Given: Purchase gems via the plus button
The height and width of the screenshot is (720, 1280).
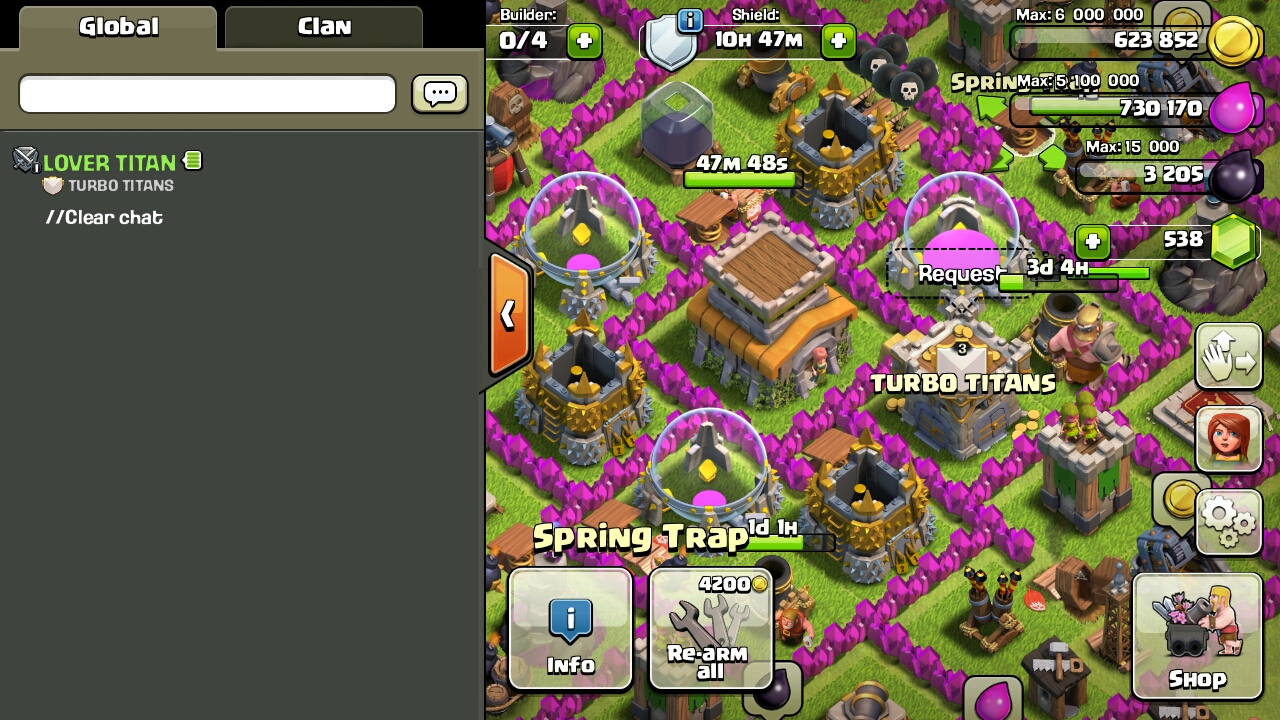Looking at the screenshot, I should pos(1093,241).
